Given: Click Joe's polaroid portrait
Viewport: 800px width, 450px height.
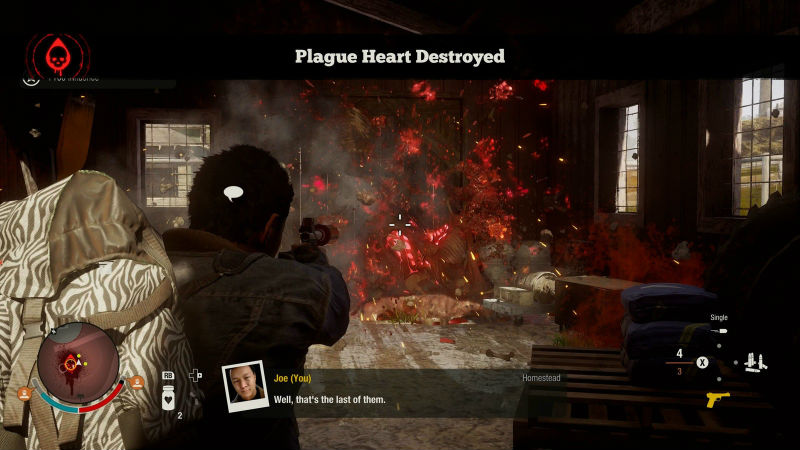Looking at the screenshot, I should point(244,388).
